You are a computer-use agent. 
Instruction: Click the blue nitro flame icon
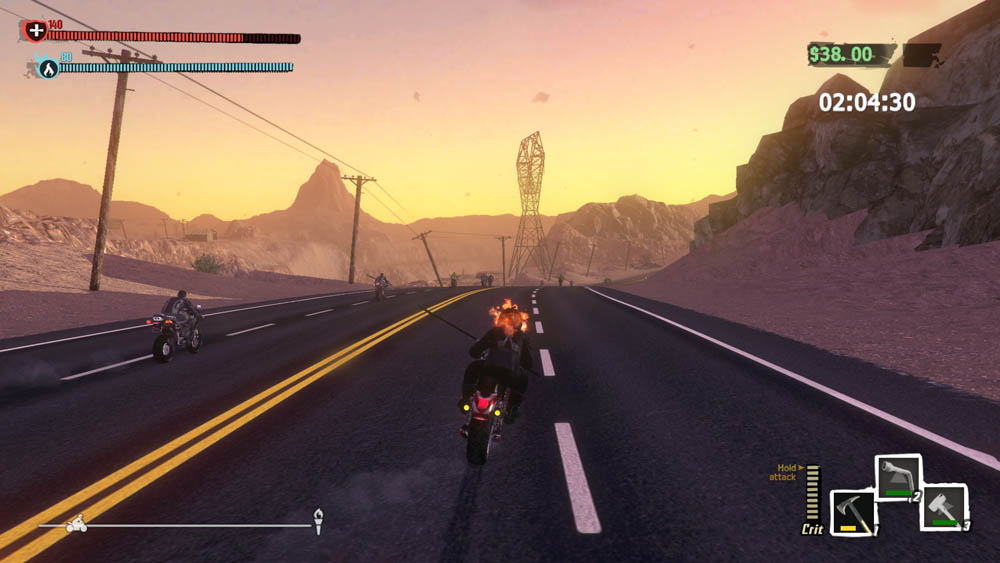47,68
